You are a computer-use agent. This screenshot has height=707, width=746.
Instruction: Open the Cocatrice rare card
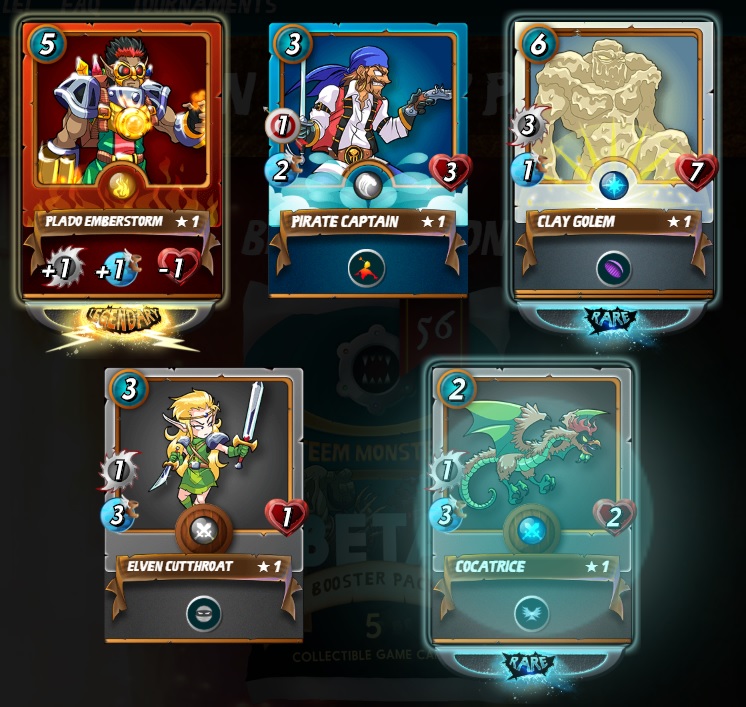530,490
